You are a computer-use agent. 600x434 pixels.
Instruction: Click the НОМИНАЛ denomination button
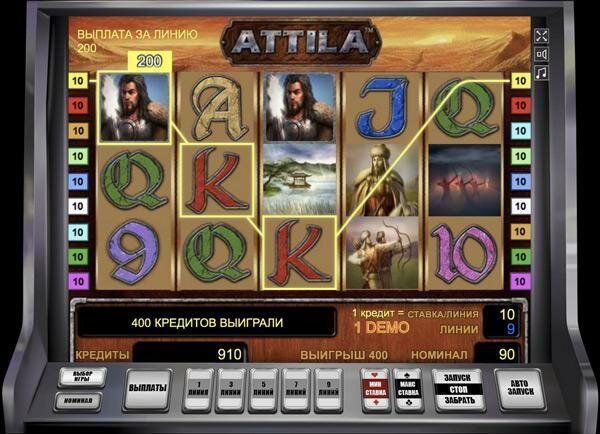tap(82, 401)
